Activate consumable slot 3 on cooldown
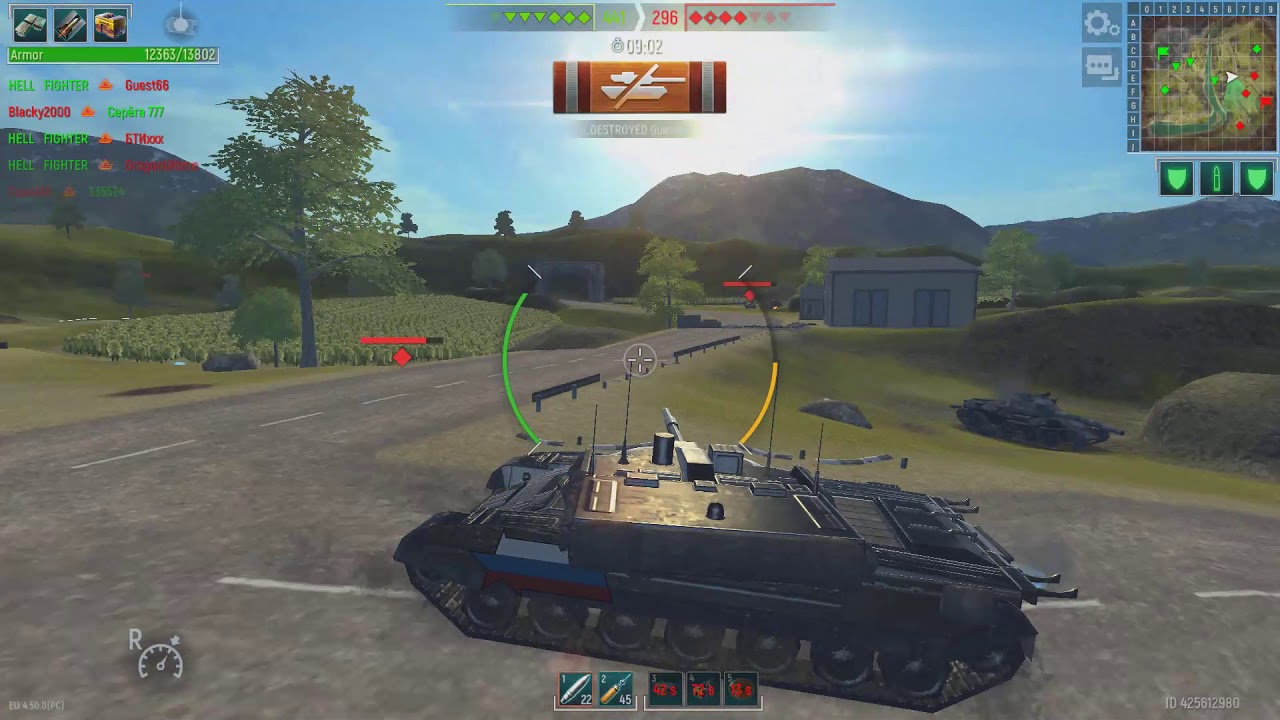Viewport: 1280px width, 720px height. pos(664,689)
